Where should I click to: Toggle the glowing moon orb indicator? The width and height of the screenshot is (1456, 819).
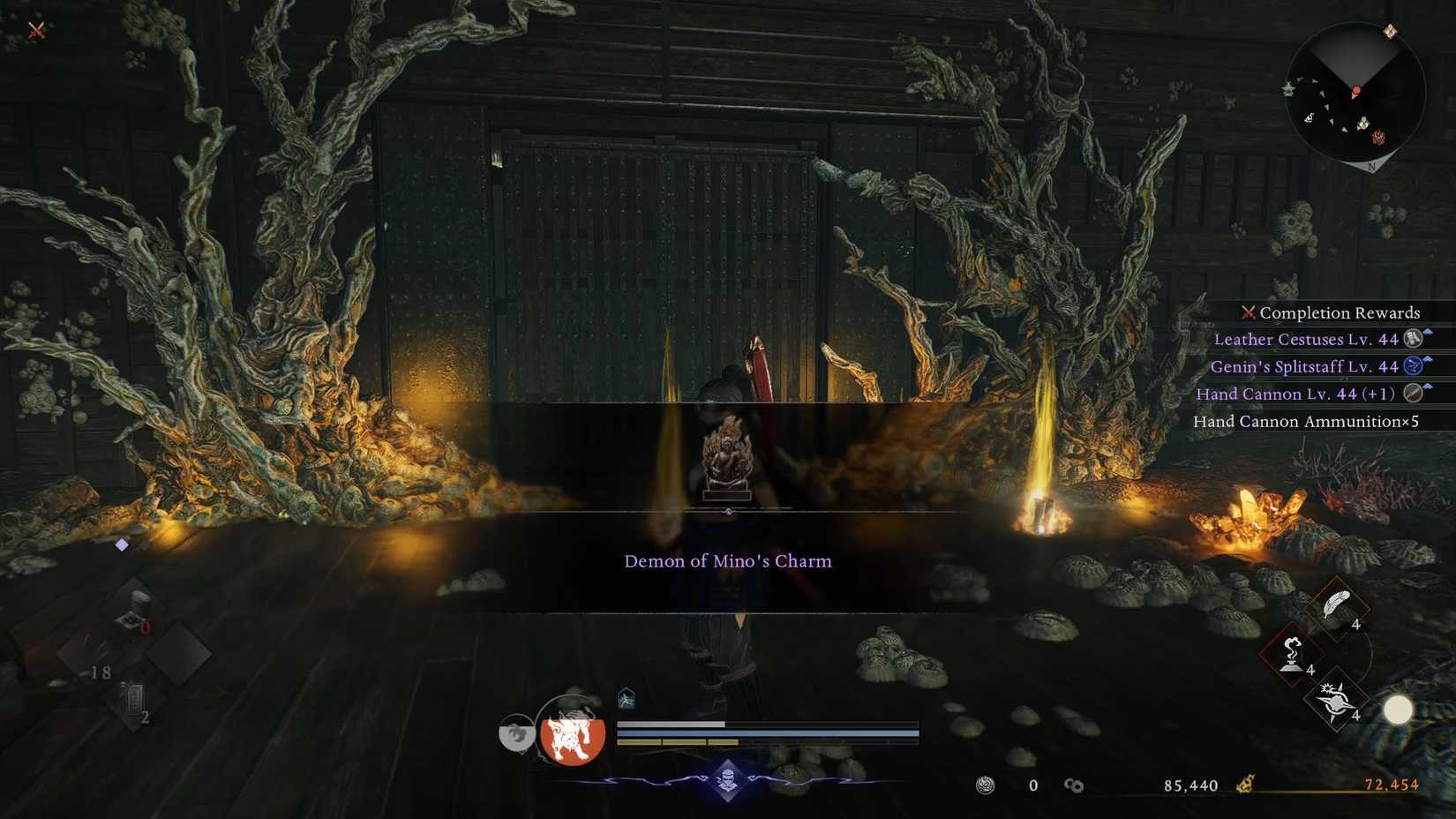tap(1400, 709)
